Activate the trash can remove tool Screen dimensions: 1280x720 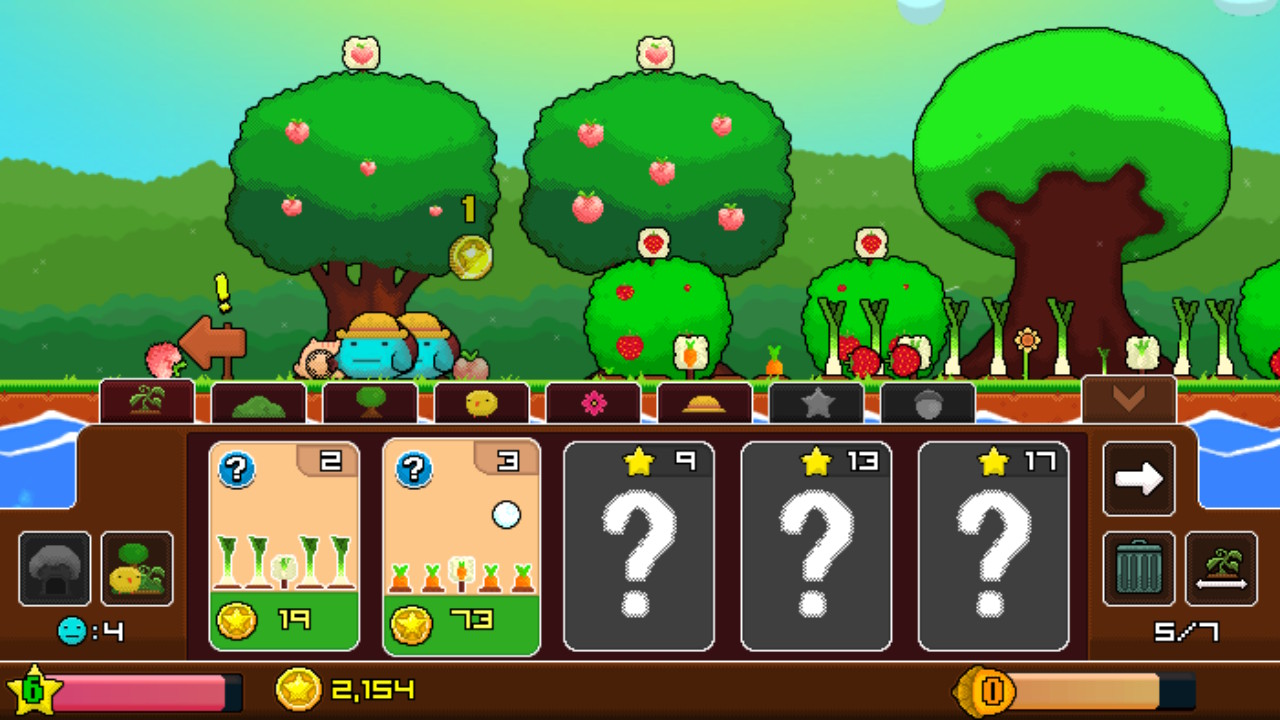(x=1139, y=568)
